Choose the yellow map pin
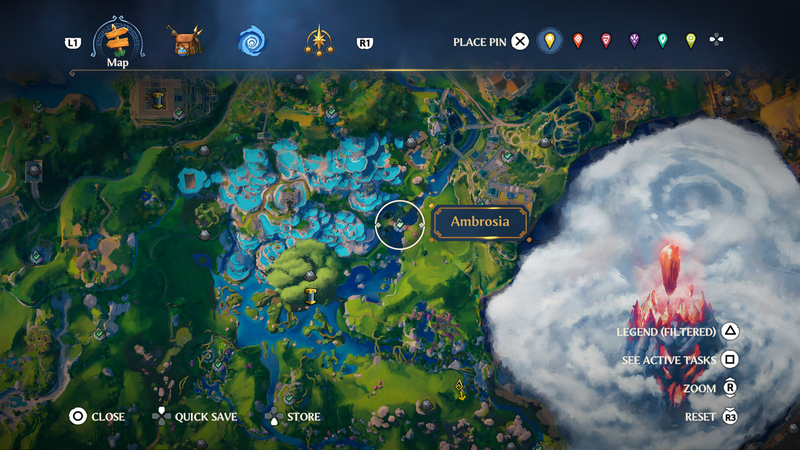 [548, 41]
